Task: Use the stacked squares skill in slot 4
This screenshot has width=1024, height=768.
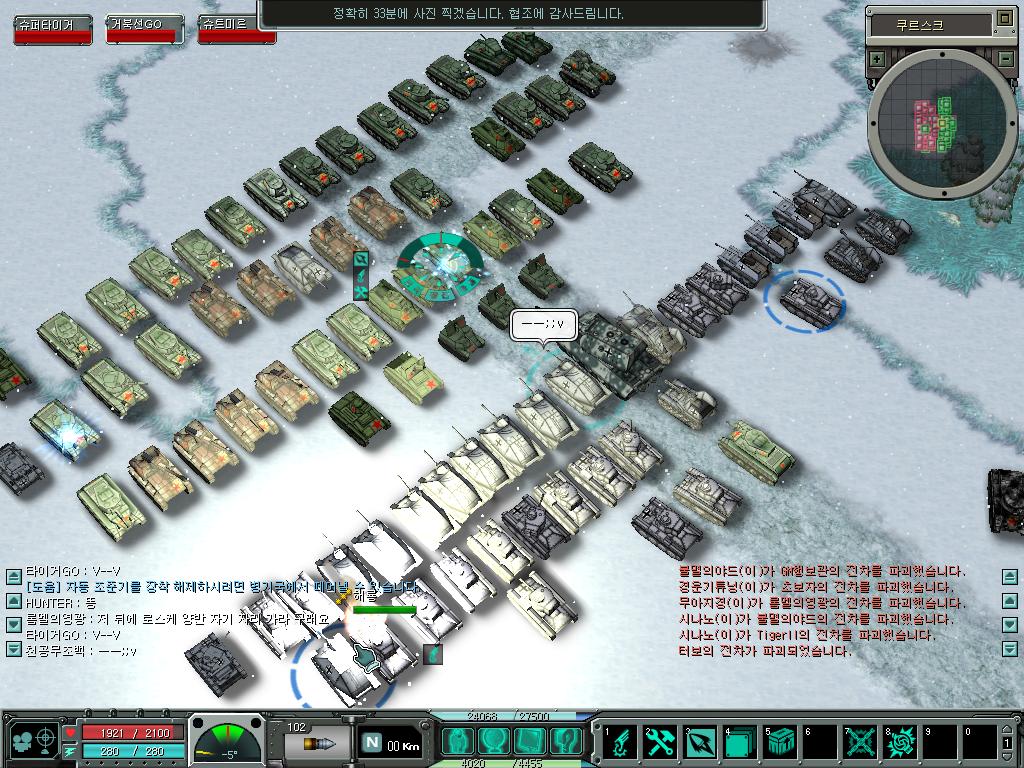Action: tap(740, 741)
